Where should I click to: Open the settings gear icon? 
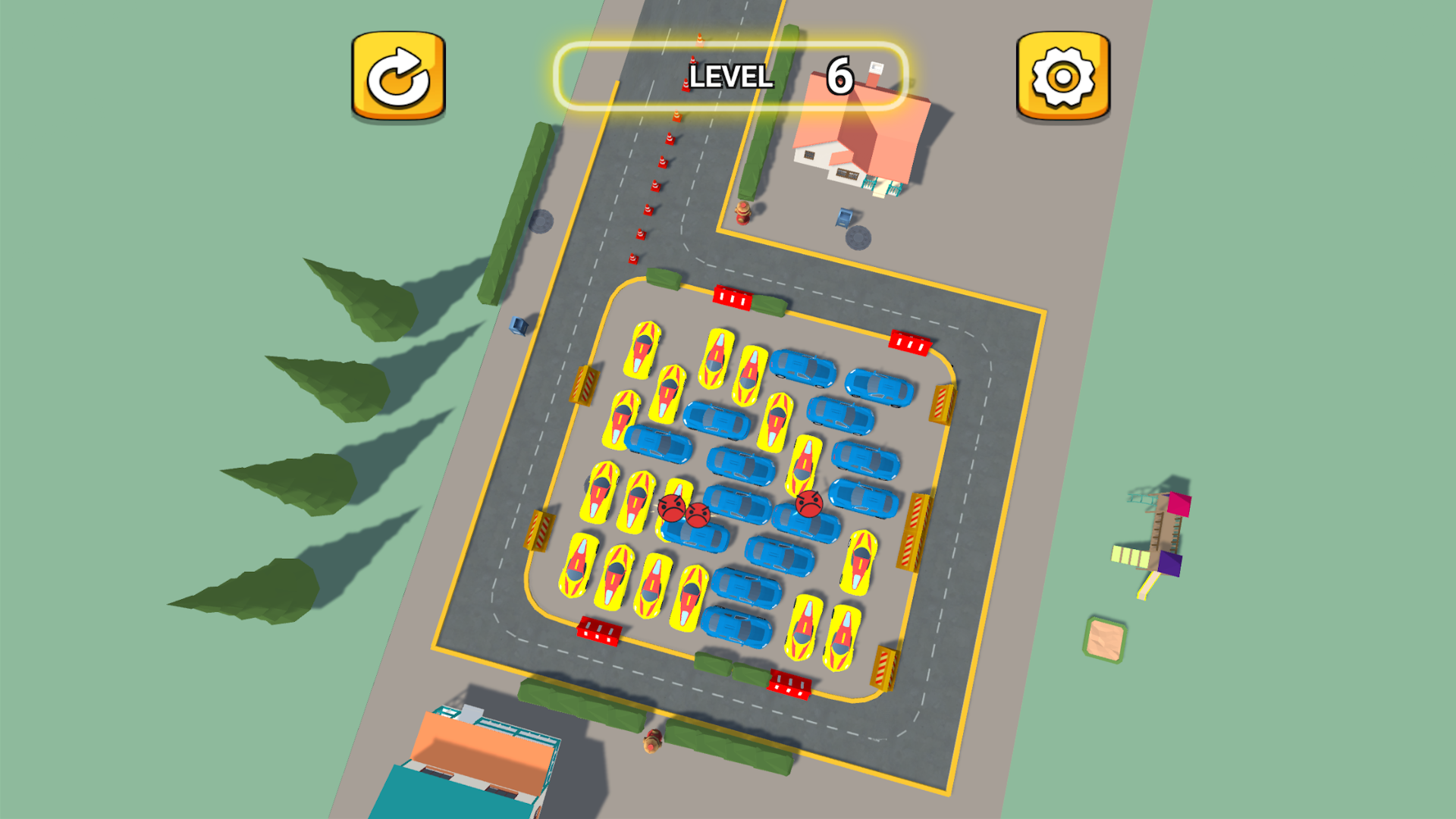[x=1061, y=74]
